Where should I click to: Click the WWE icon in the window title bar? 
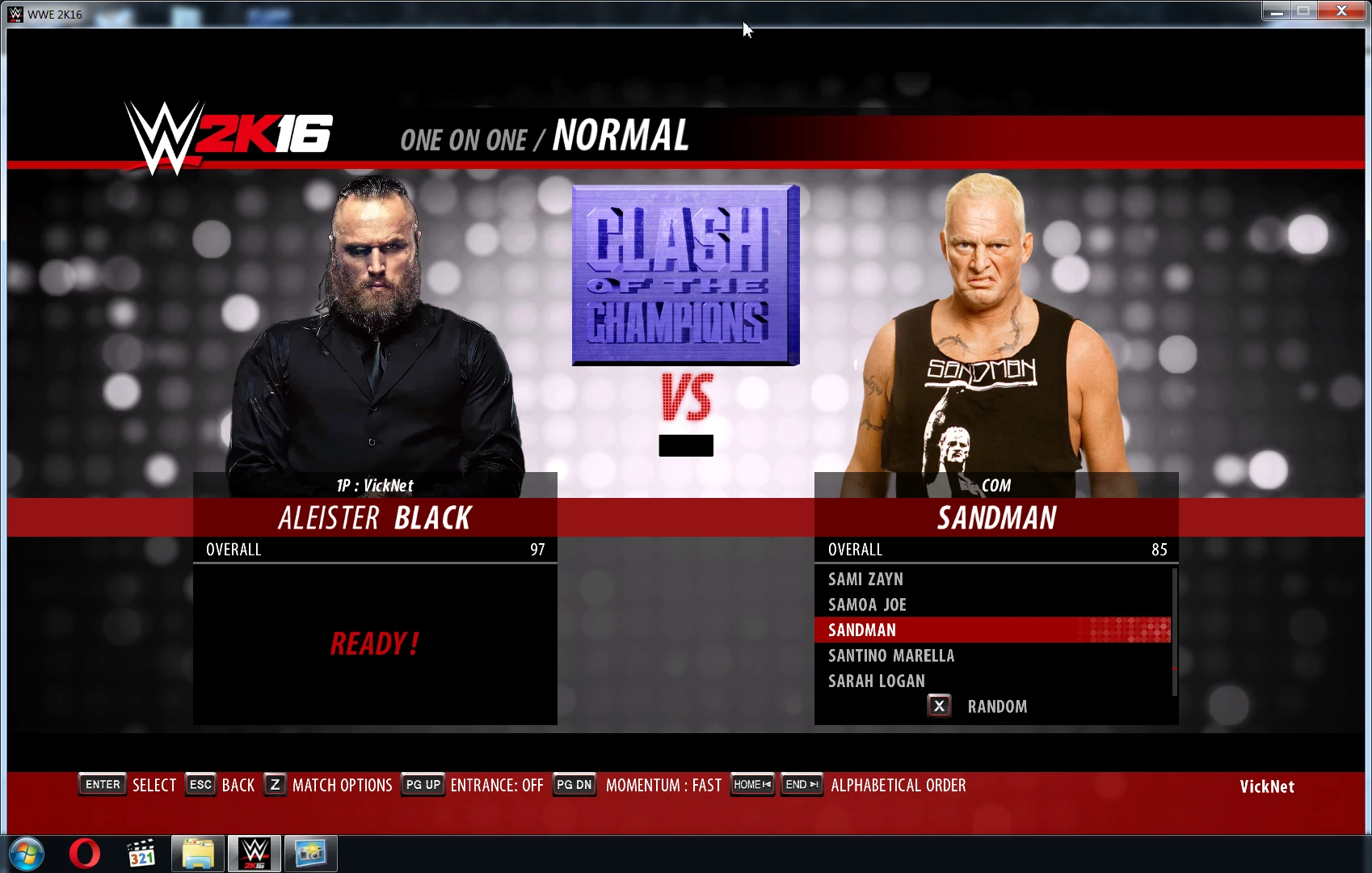coord(14,13)
